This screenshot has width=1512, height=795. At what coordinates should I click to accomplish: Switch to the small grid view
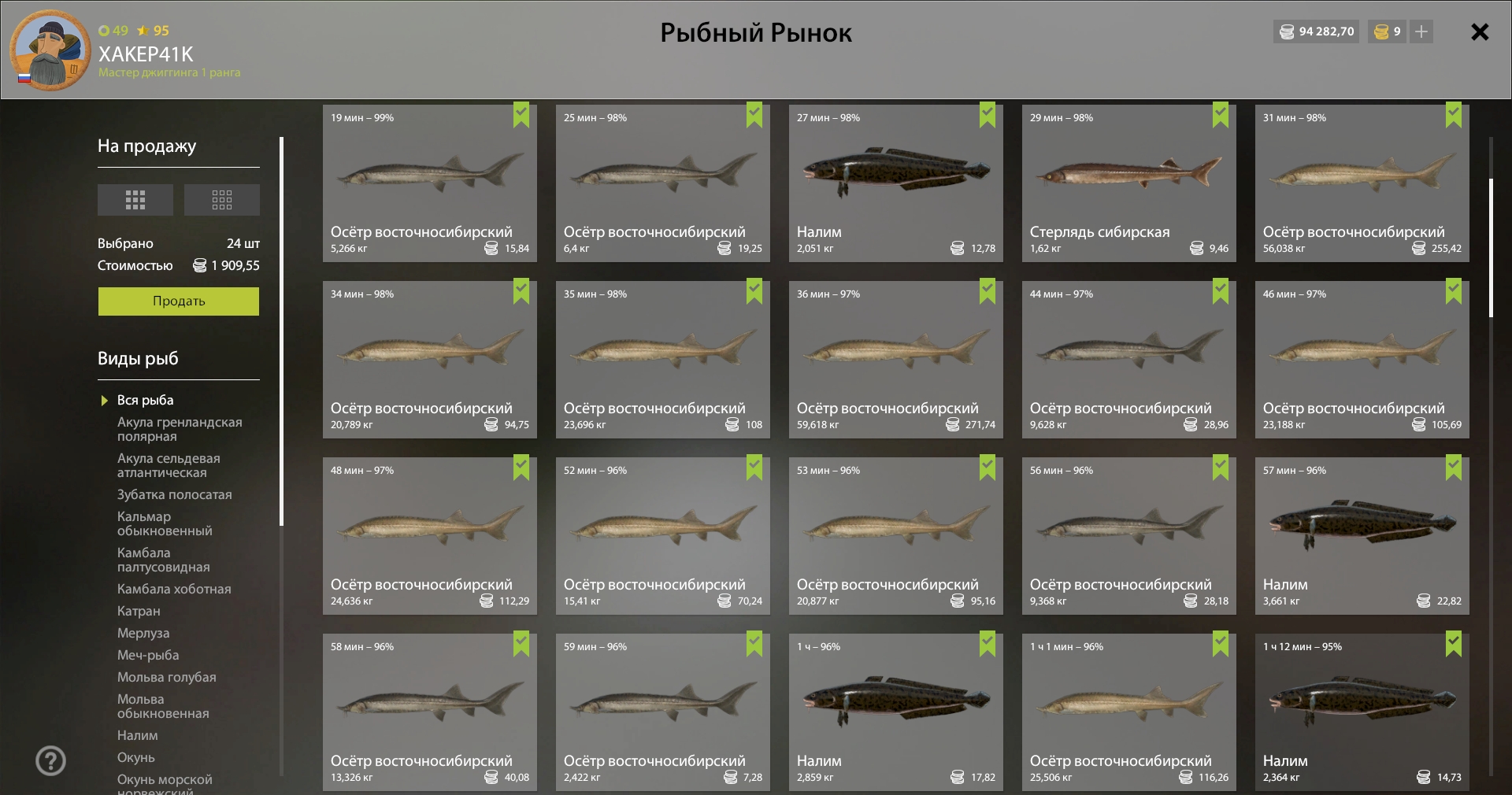[x=222, y=200]
